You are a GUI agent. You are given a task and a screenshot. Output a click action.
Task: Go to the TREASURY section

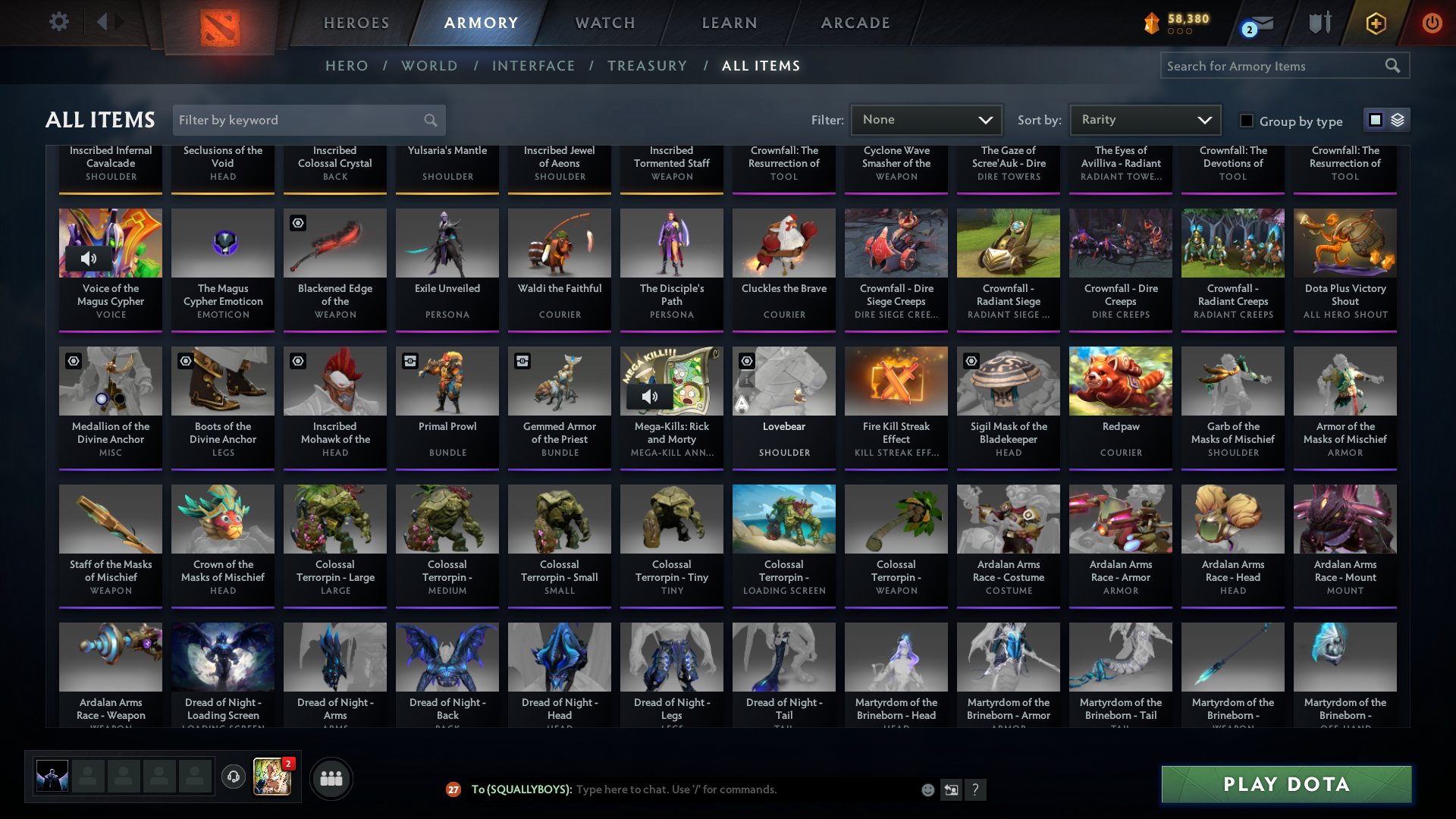click(x=648, y=66)
